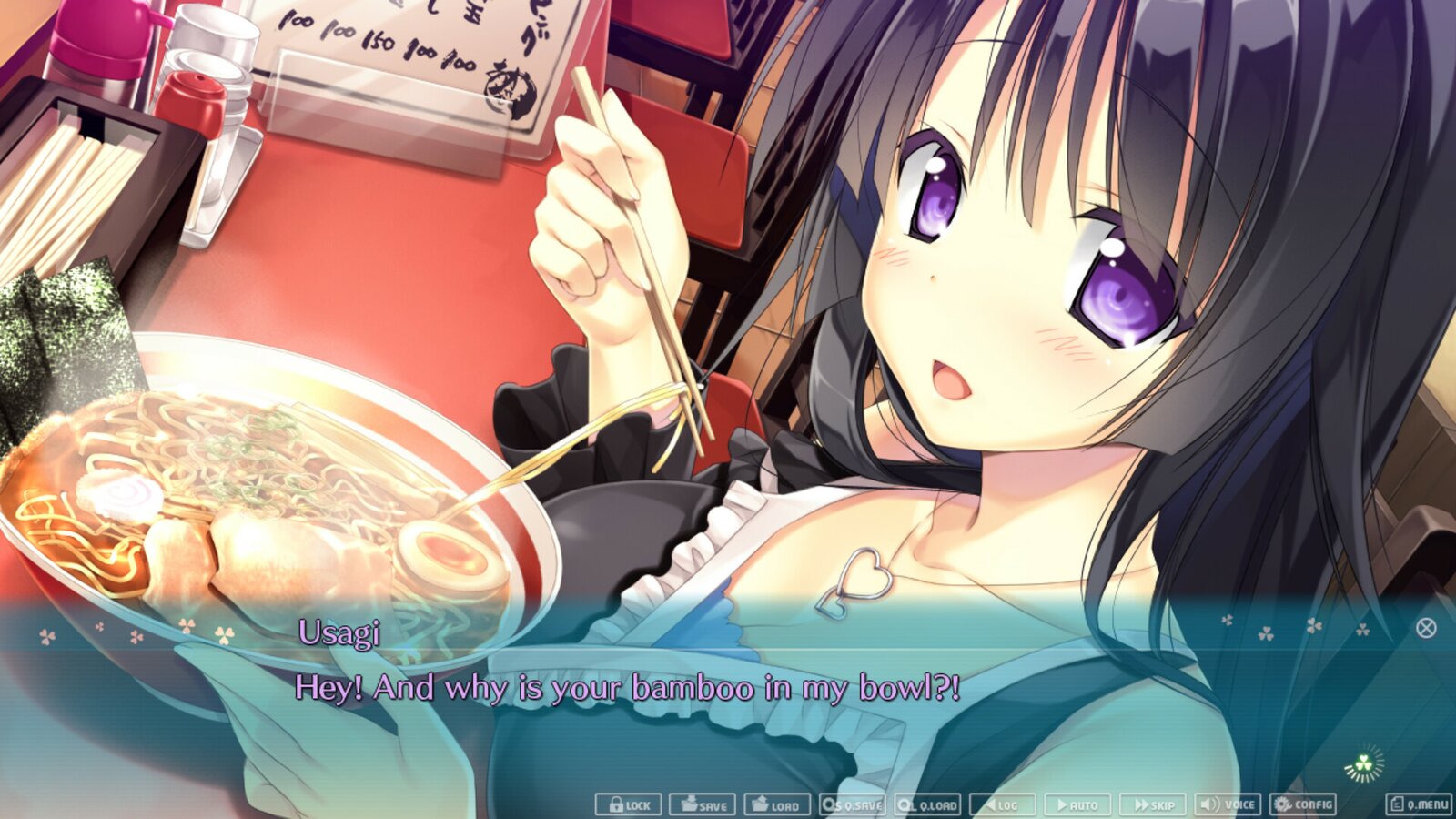Open settings via the CONFIG gear icon

click(x=1283, y=805)
